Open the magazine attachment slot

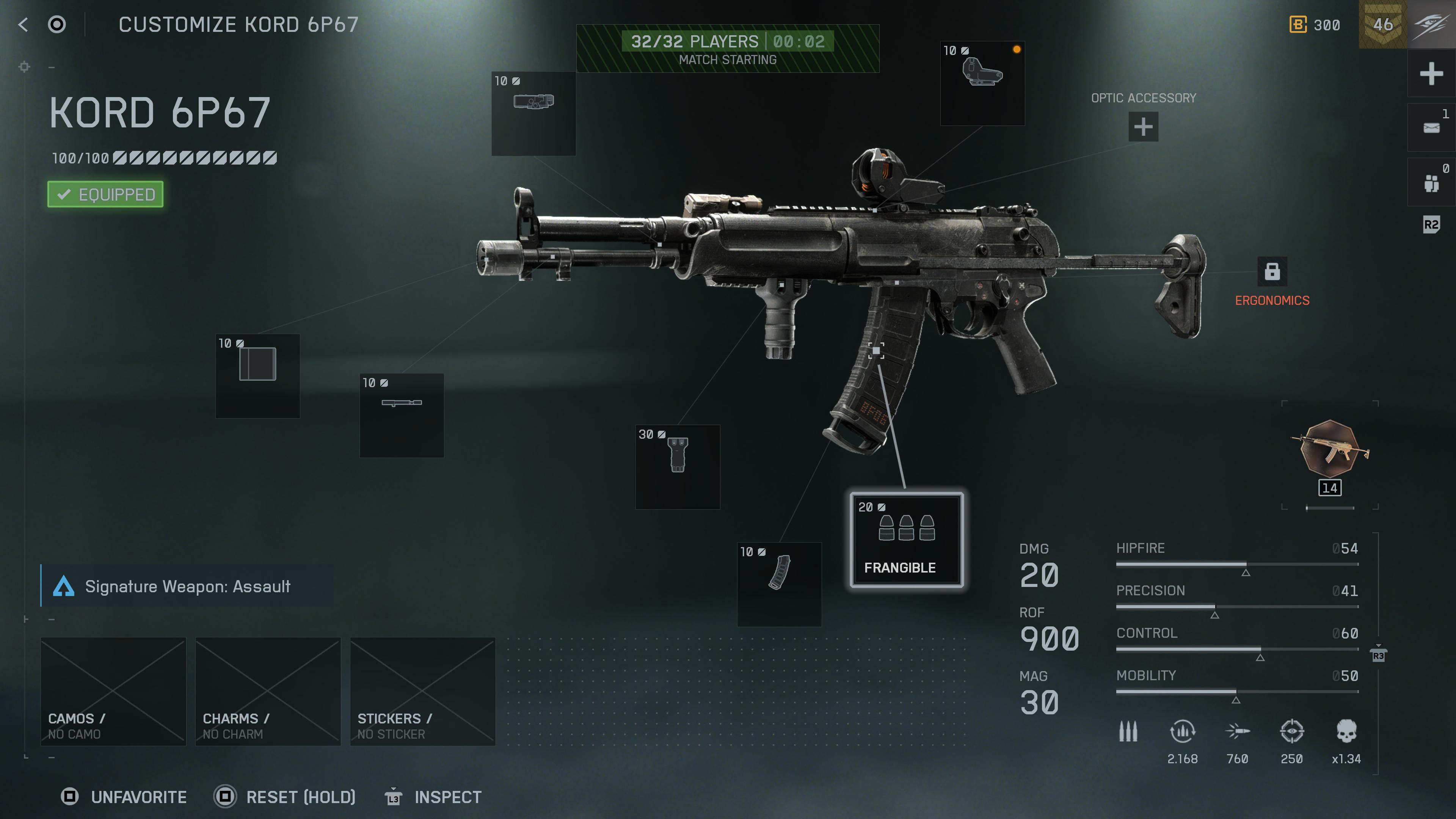(x=780, y=585)
